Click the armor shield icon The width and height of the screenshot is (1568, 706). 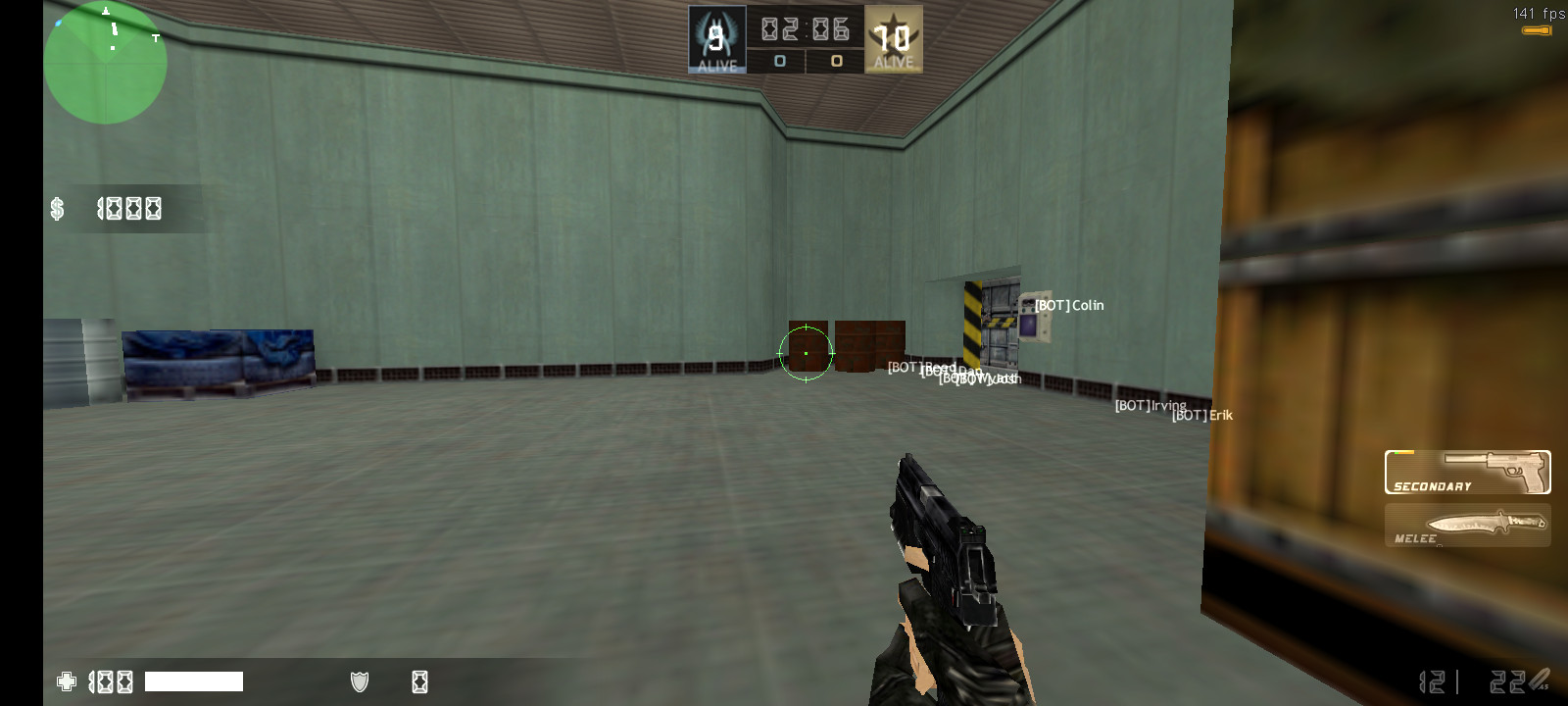(x=359, y=681)
